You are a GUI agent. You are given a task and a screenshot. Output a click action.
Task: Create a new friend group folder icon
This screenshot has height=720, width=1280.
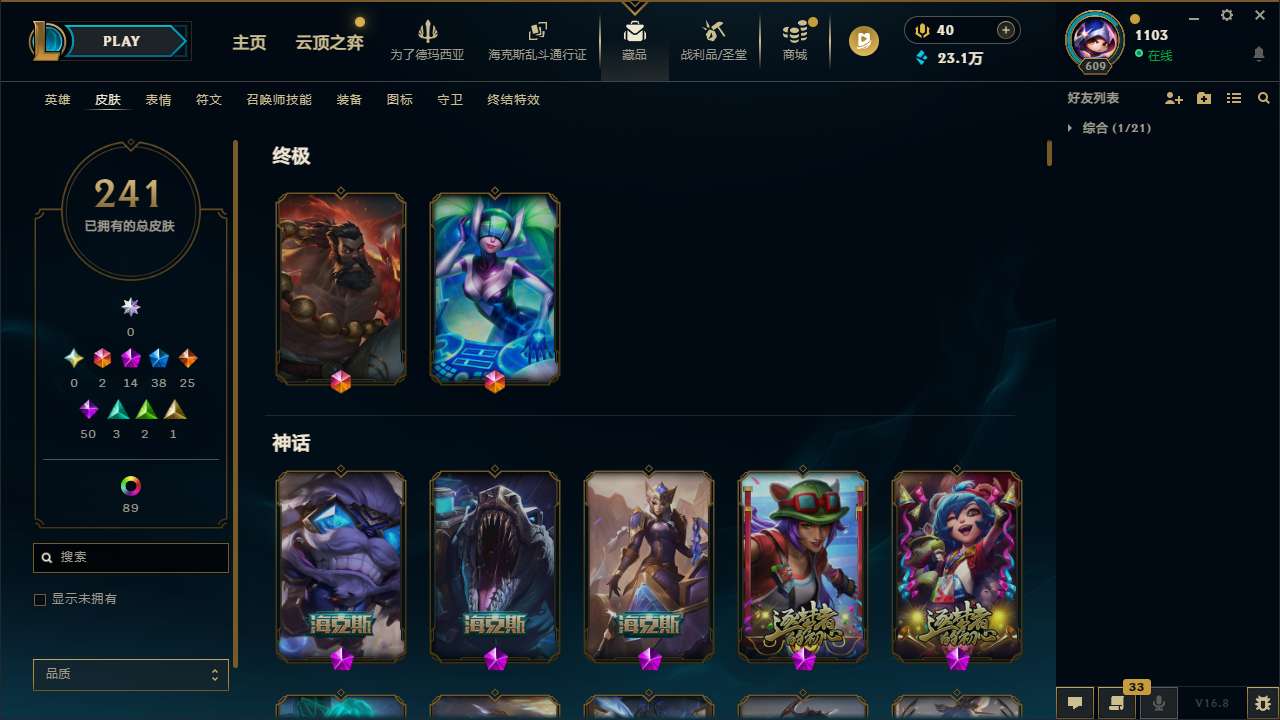pyautogui.click(x=1204, y=98)
